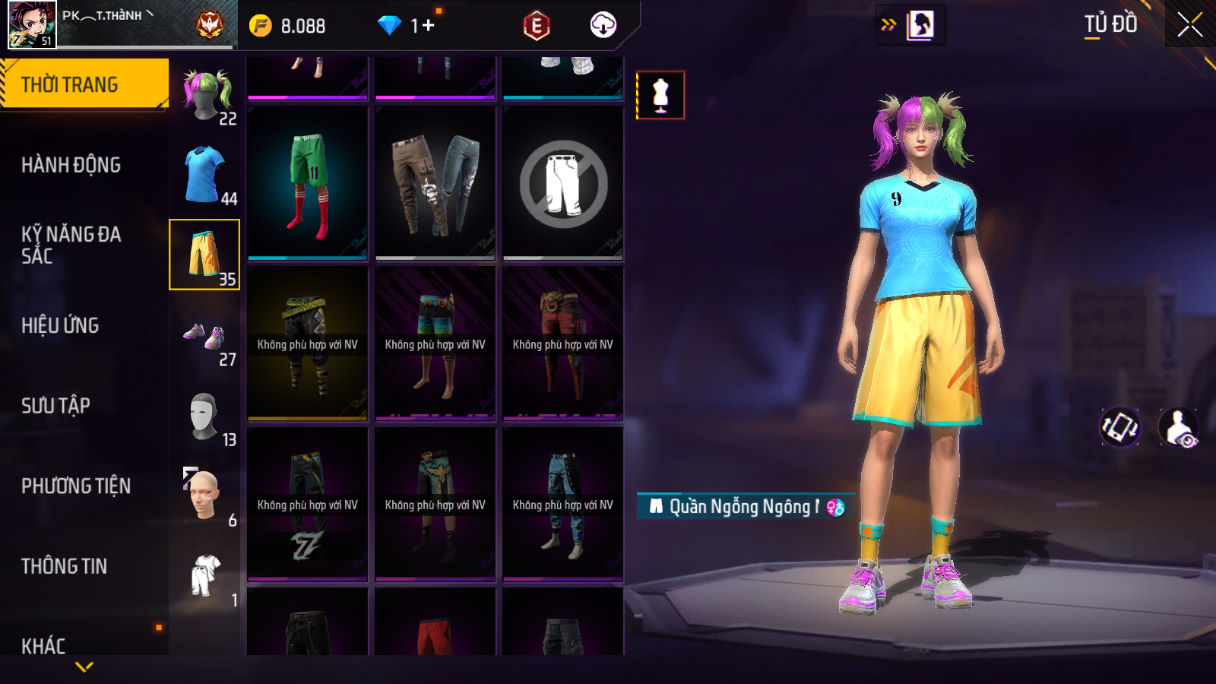Choose the no-pants unequip slot
The width and height of the screenshot is (1216, 684).
563,184
